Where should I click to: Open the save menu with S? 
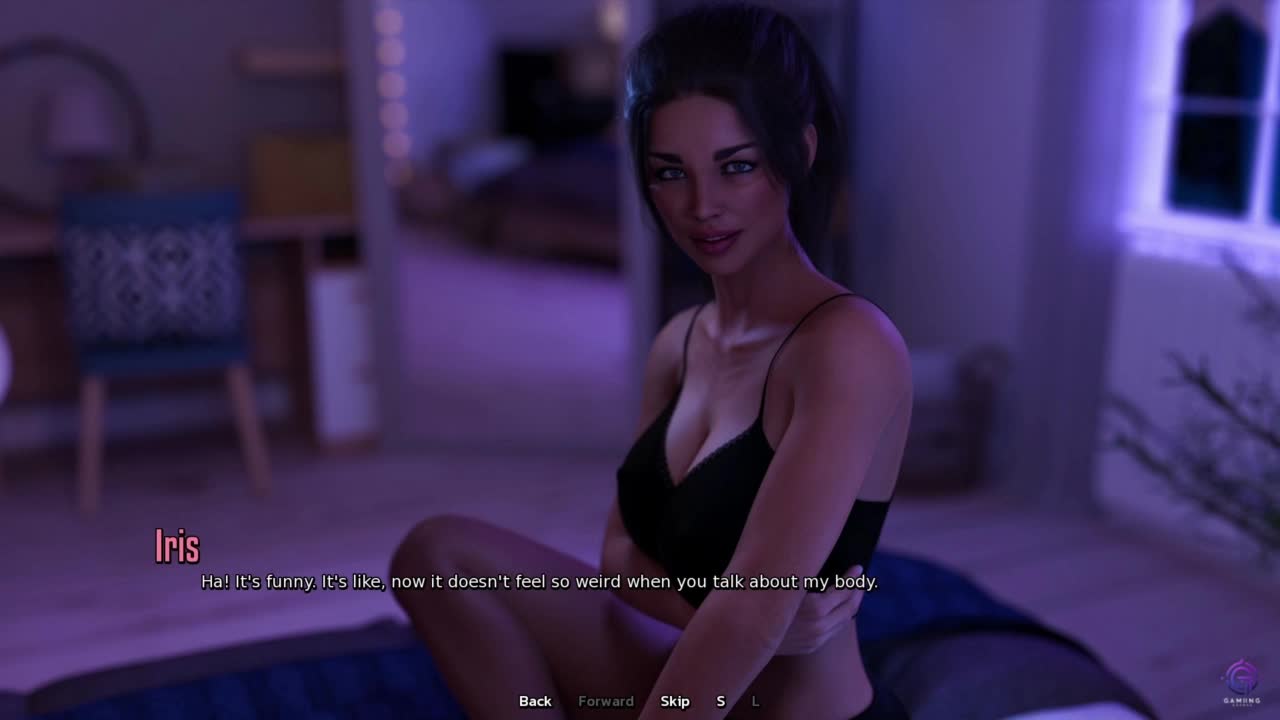point(720,701)
